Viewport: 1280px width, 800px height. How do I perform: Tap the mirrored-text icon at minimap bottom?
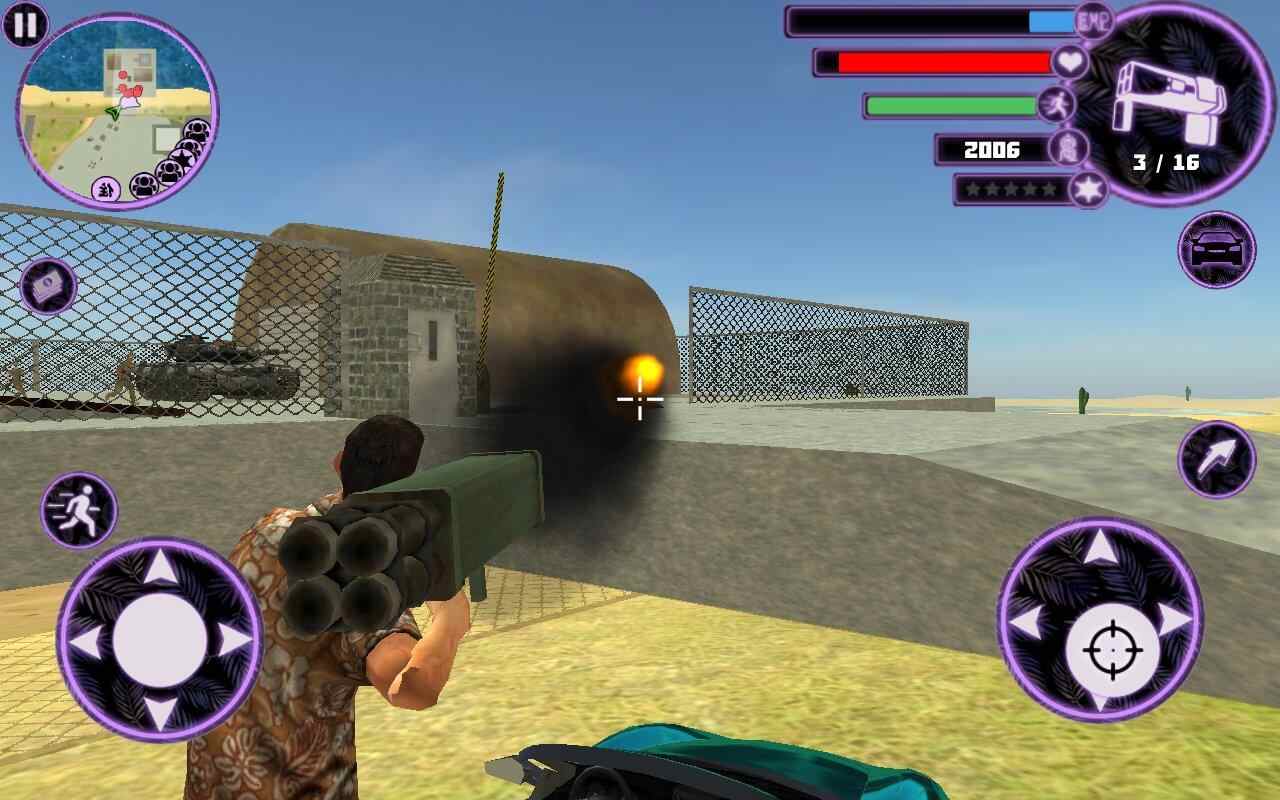click(105, 189)
